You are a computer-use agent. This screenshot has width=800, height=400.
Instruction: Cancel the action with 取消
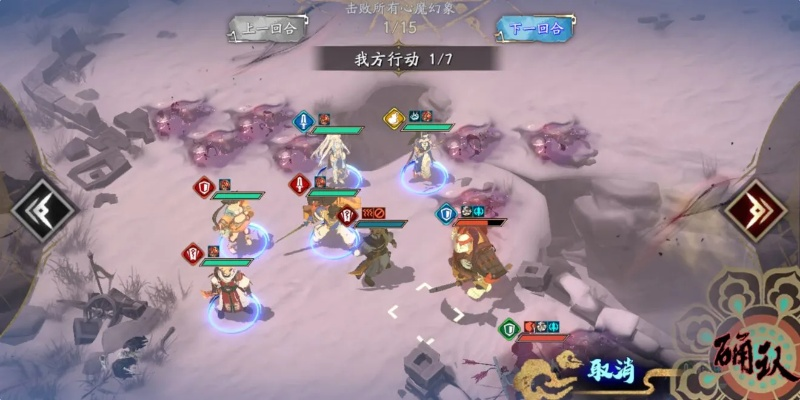click(606, 371)
